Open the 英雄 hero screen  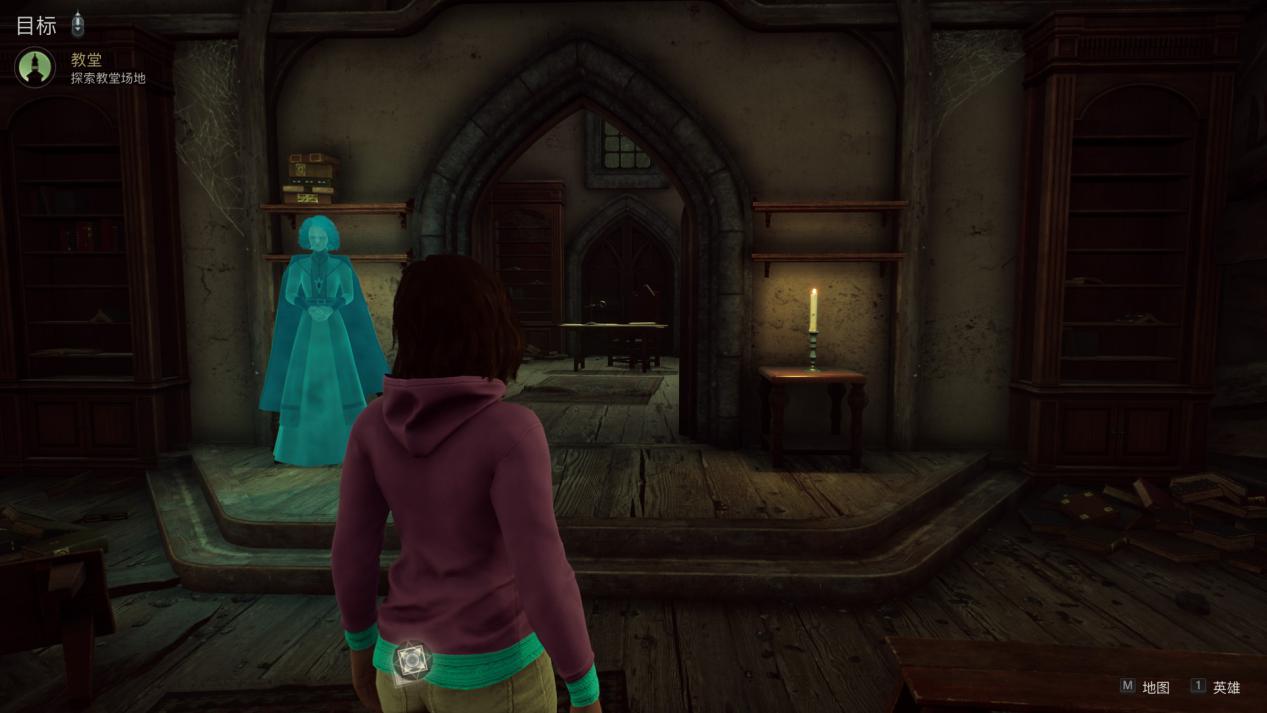1215,687
